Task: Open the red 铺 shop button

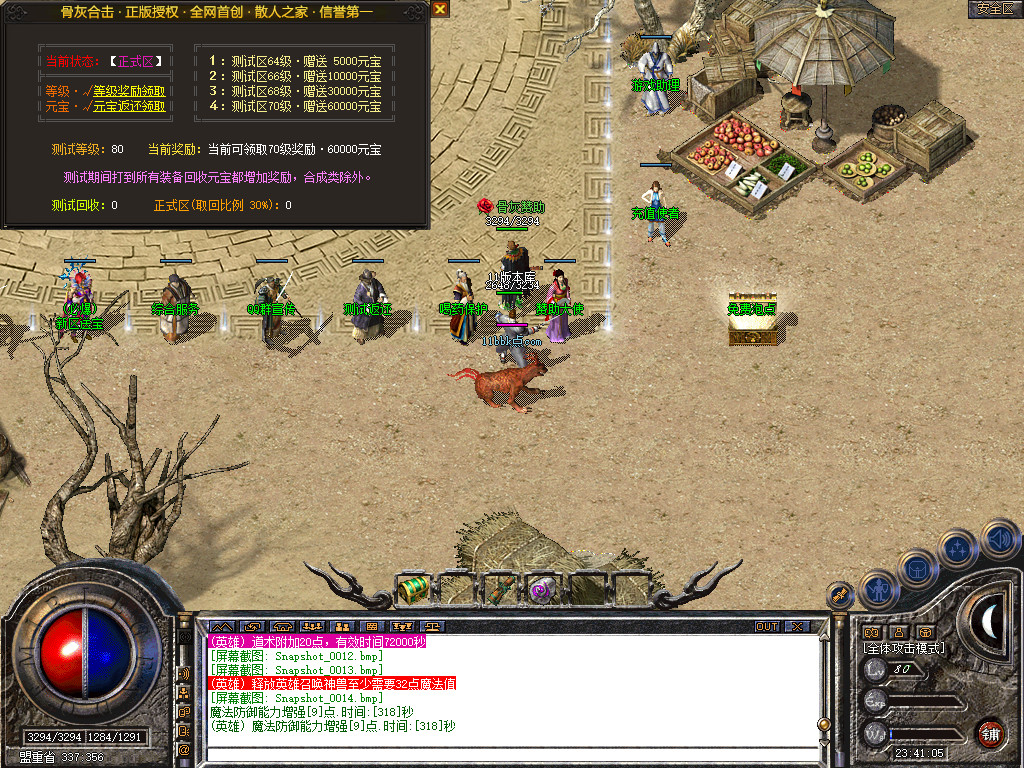Action: pos(991,733)
